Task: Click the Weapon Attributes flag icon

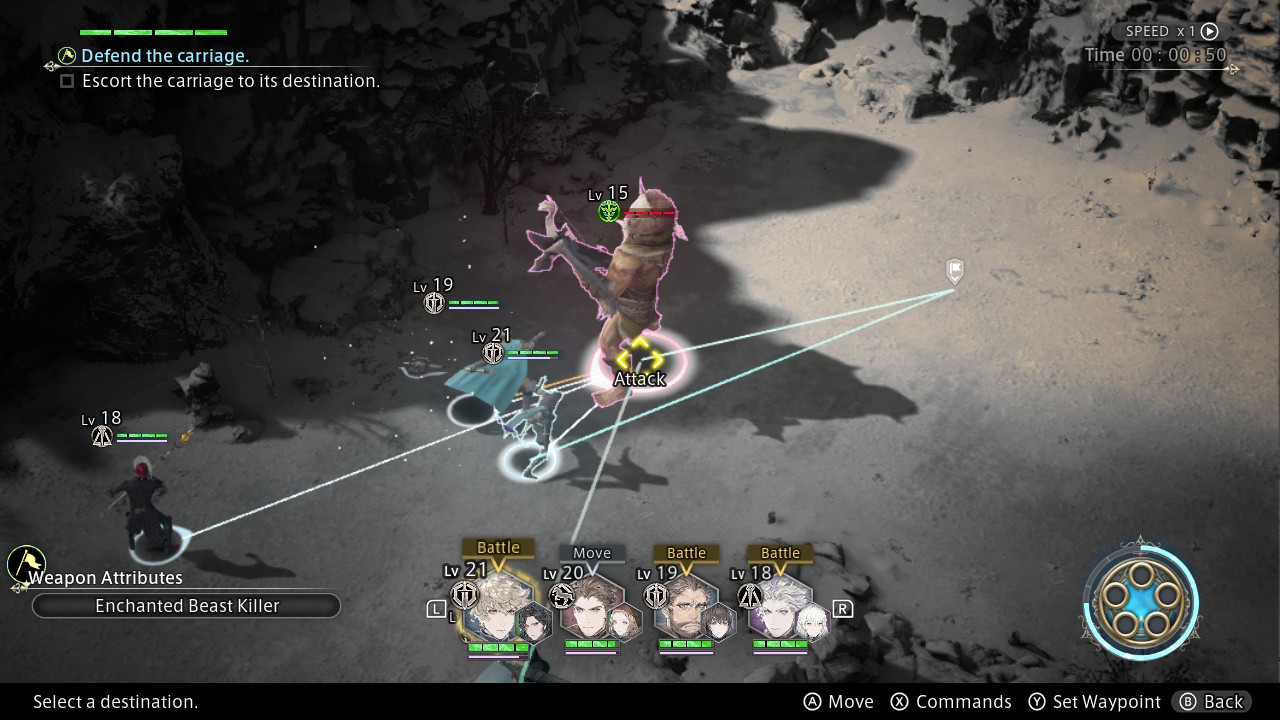Action: point(25,563)
